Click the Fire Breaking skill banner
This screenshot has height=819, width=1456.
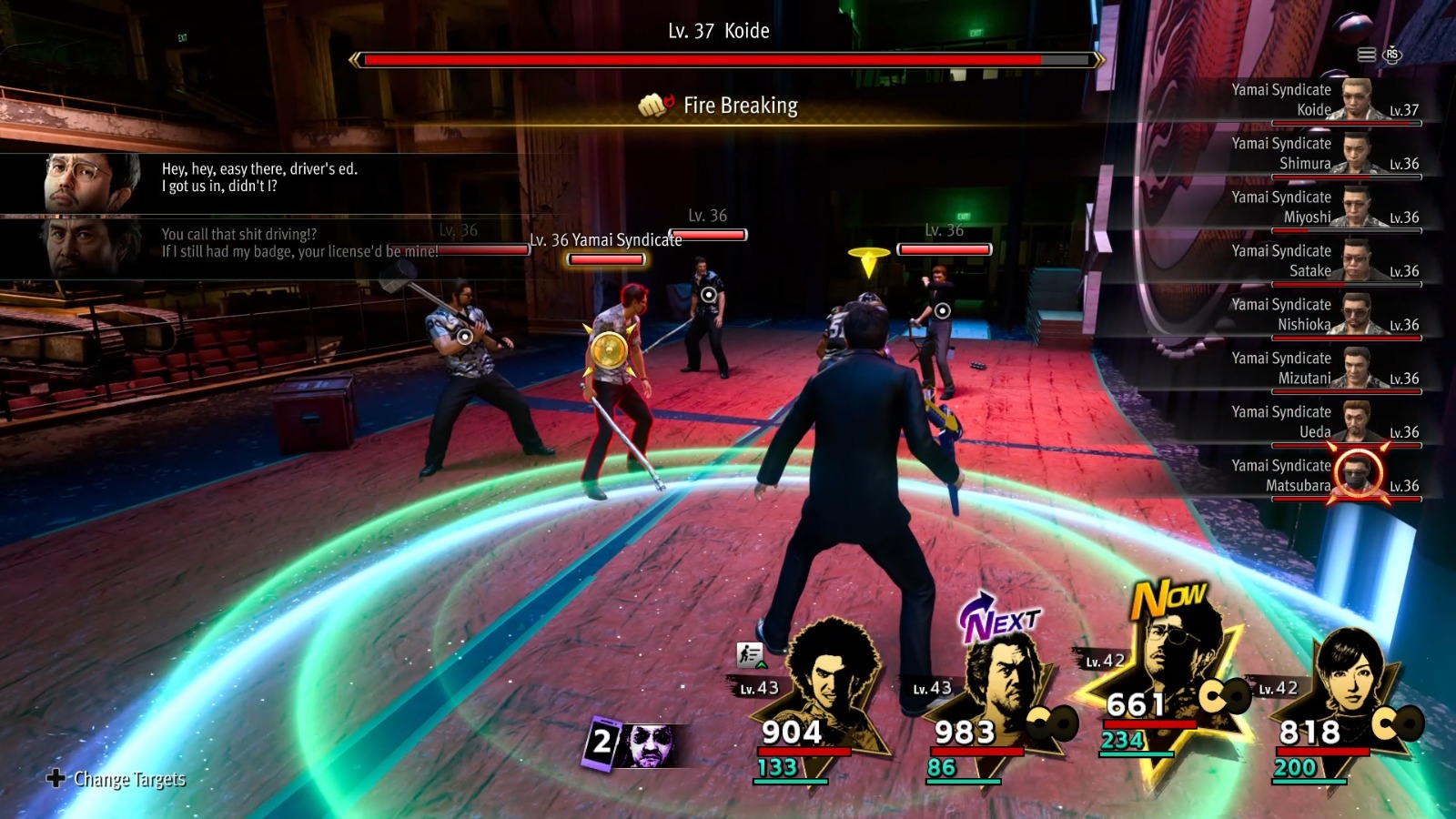tap(719, 106)
